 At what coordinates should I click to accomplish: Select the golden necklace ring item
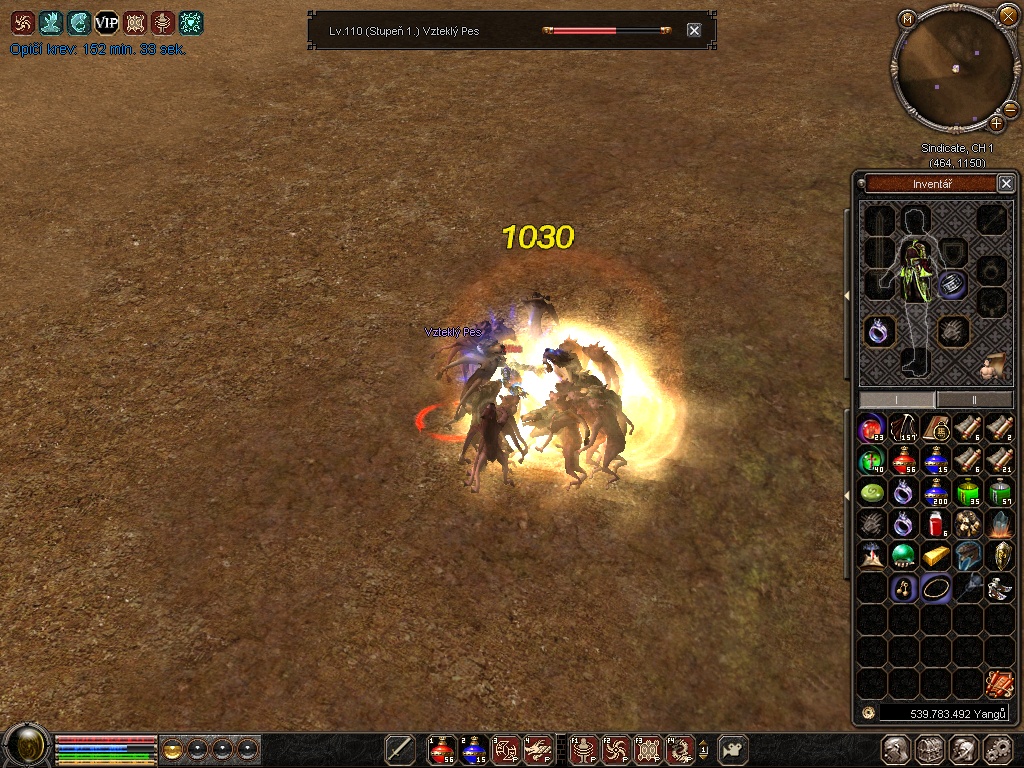936,587
